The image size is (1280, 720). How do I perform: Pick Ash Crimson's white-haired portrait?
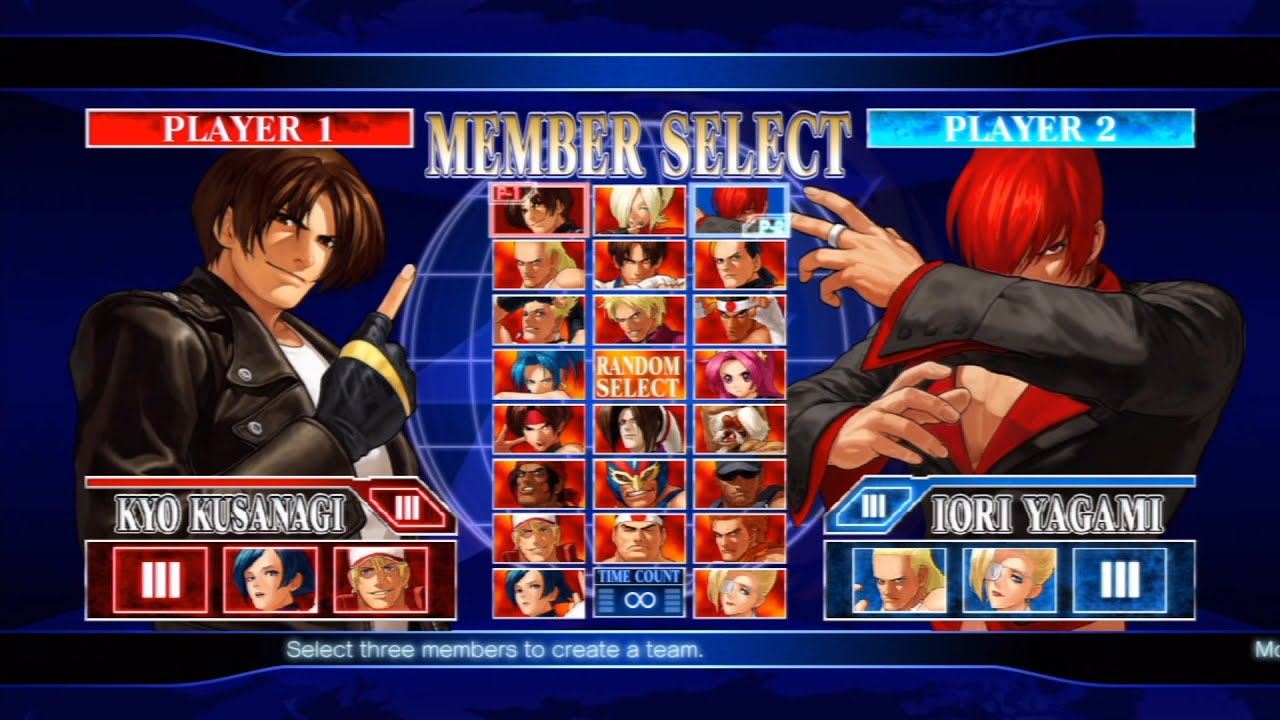click(x=639, y=209)
